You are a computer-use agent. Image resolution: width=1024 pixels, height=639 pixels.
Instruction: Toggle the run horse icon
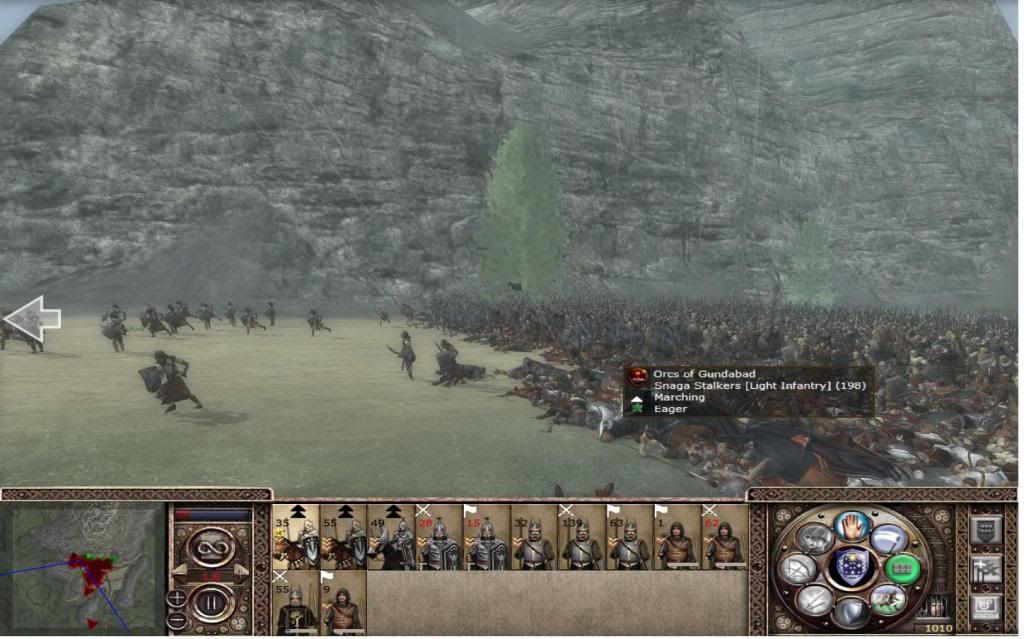(886, 599)
